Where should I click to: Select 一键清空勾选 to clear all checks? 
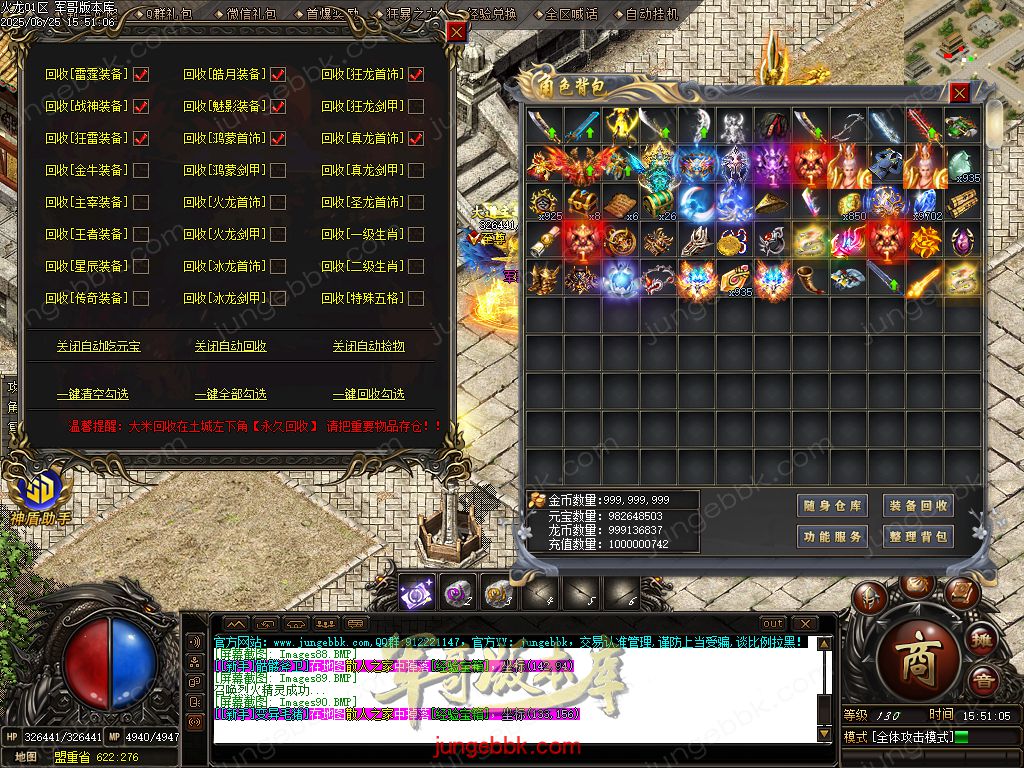tap(93, 394)
